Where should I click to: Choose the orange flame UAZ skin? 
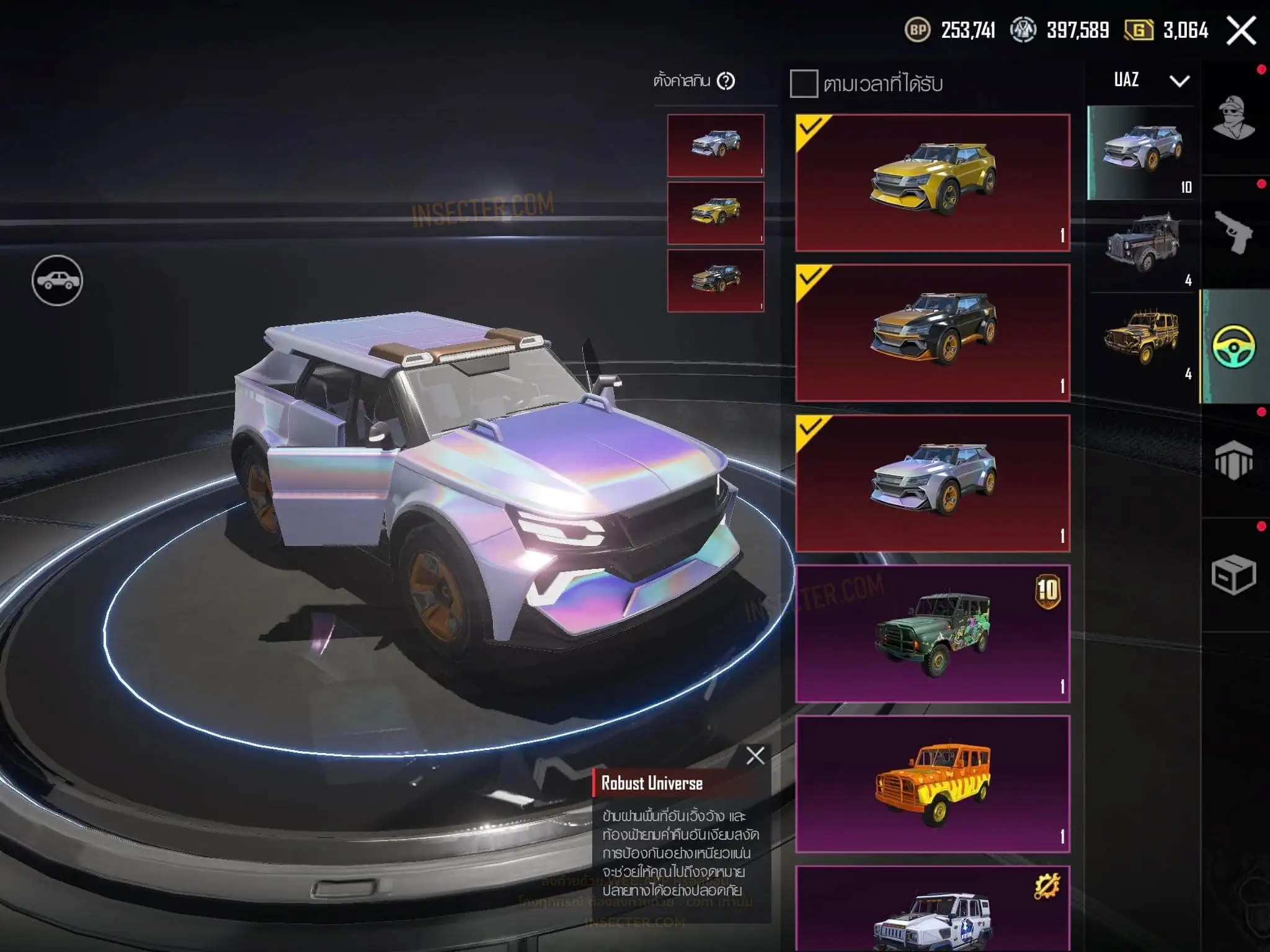tap(933, 784)
